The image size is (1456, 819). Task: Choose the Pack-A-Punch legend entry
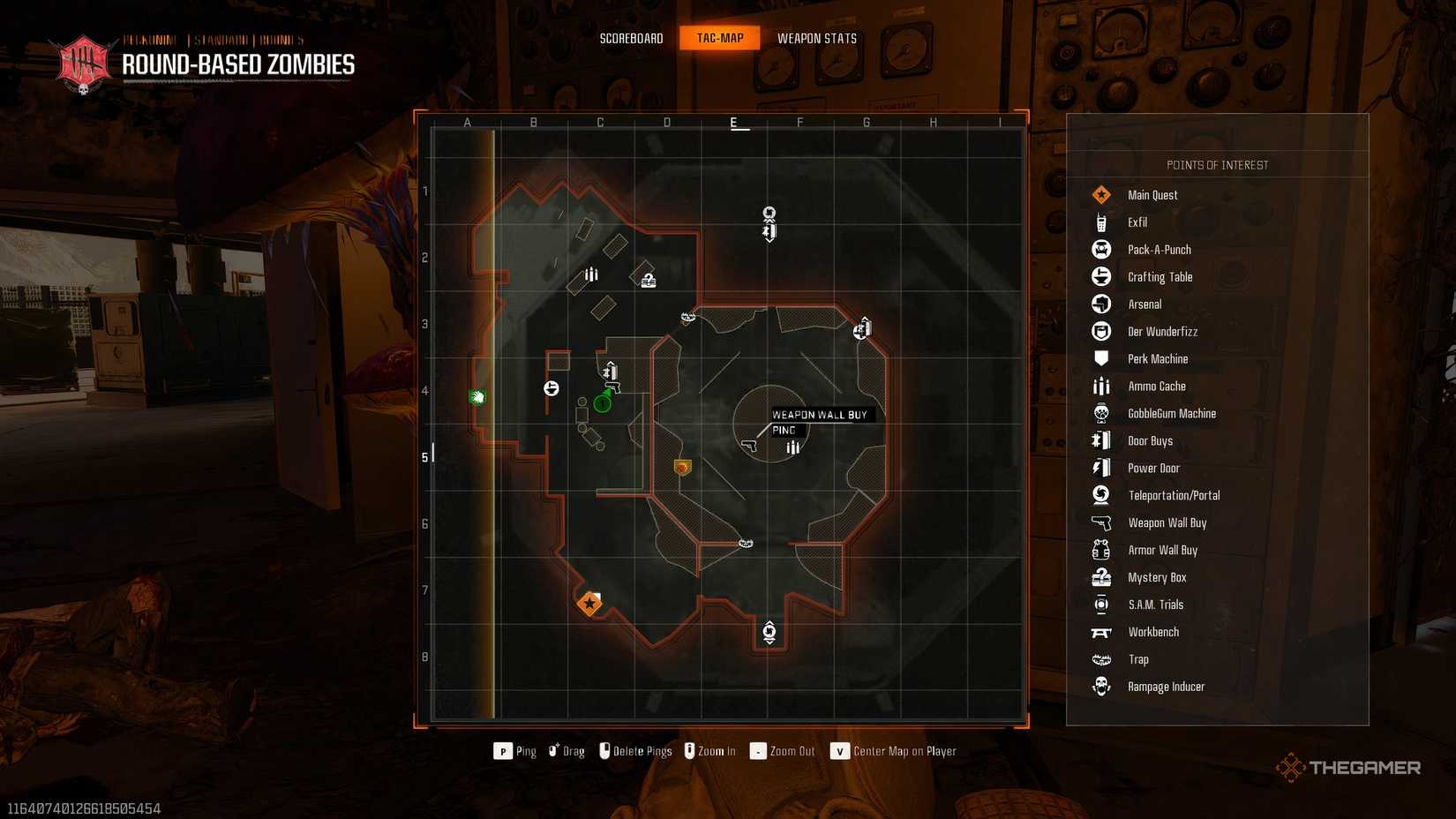(x=1159, y=250)
